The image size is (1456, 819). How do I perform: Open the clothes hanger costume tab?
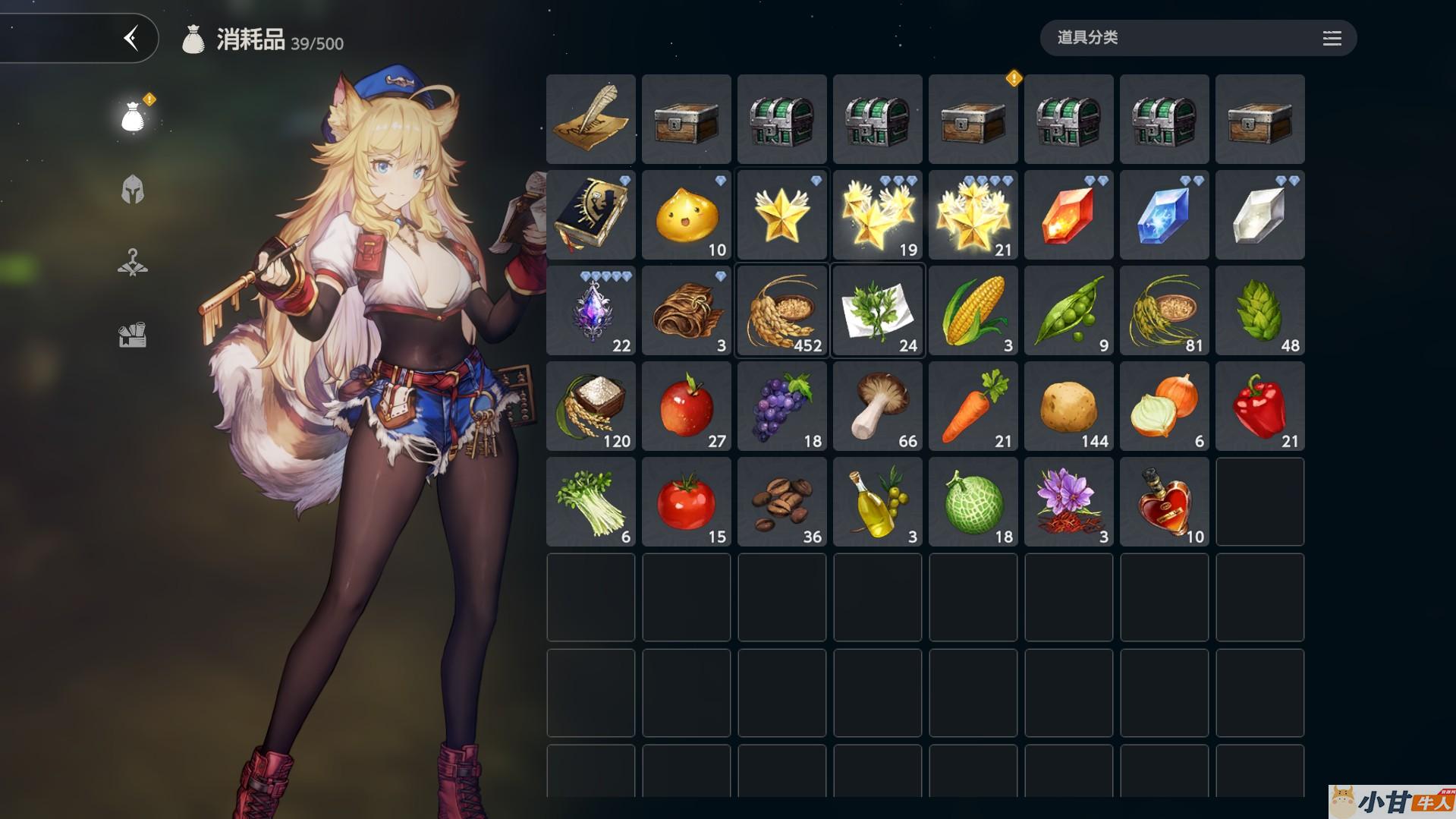click(133, 263)
